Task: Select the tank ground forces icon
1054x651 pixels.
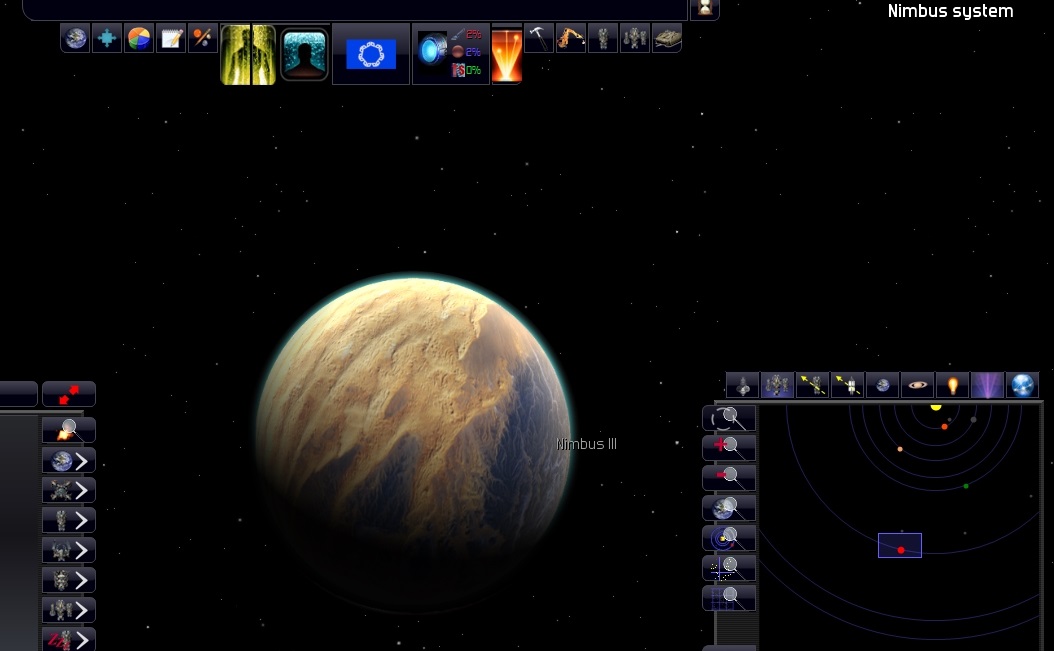Action: tap(667, 38)
